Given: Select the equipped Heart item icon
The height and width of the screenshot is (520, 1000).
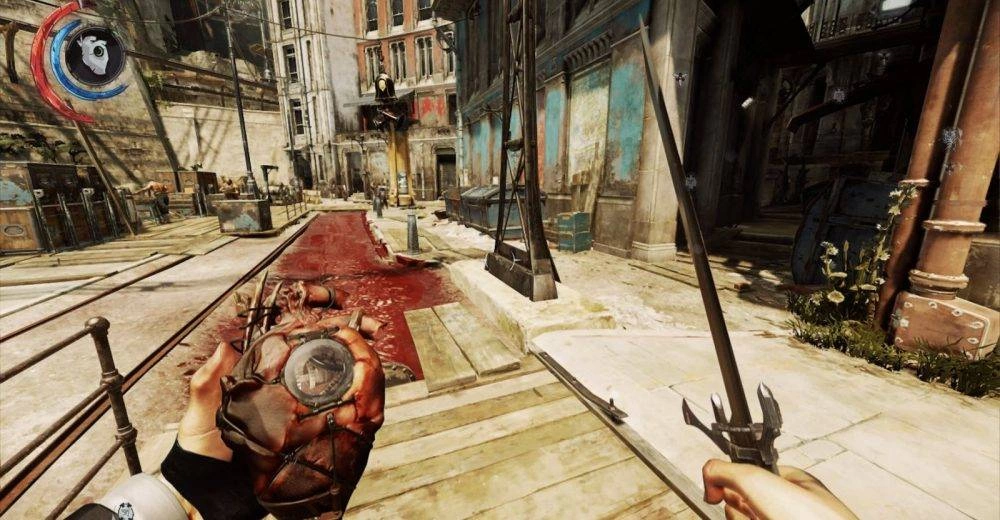Looking at the screenshot, I should tap(96, 55).
